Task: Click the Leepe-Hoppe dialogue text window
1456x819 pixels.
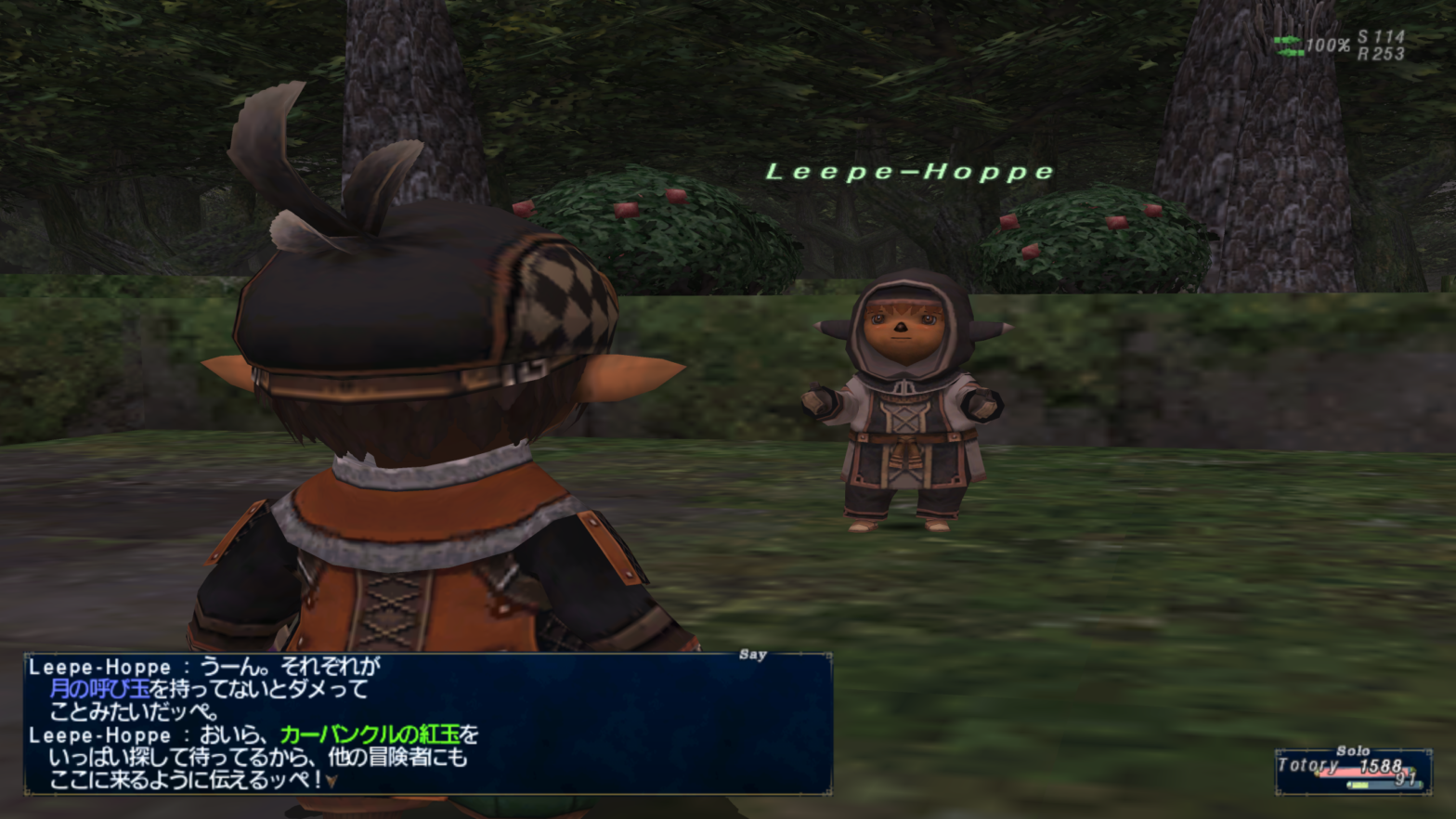Action: coord(427,723)
